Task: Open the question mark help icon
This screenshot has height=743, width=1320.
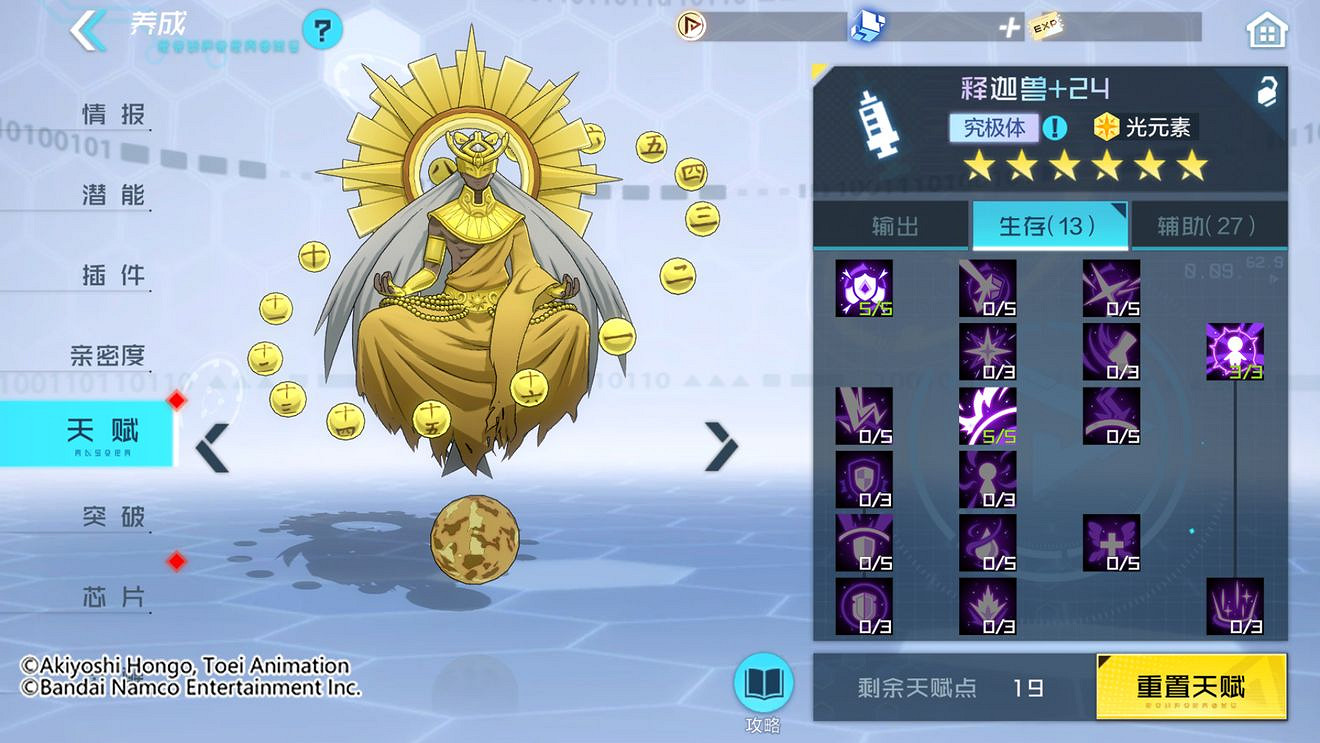Action: [x=320, y=29]
